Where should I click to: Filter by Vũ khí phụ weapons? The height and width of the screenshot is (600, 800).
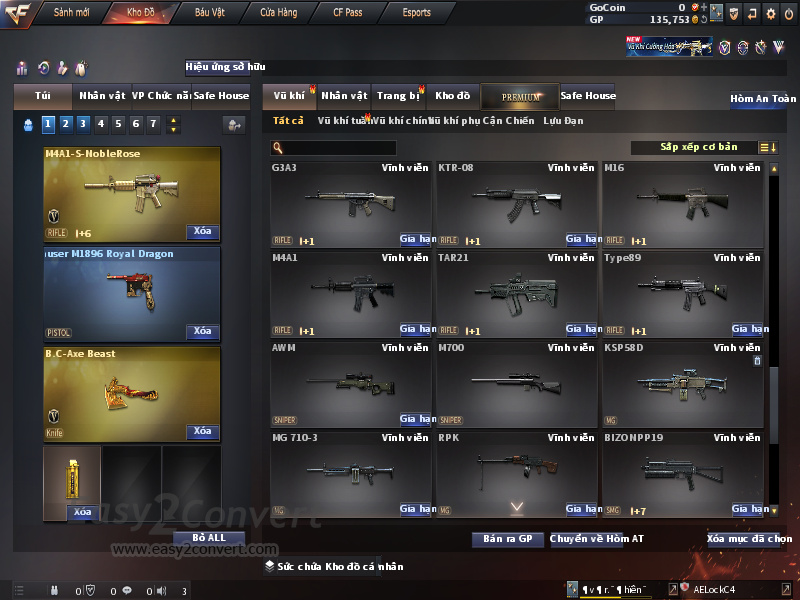click(x=451, y=121)
